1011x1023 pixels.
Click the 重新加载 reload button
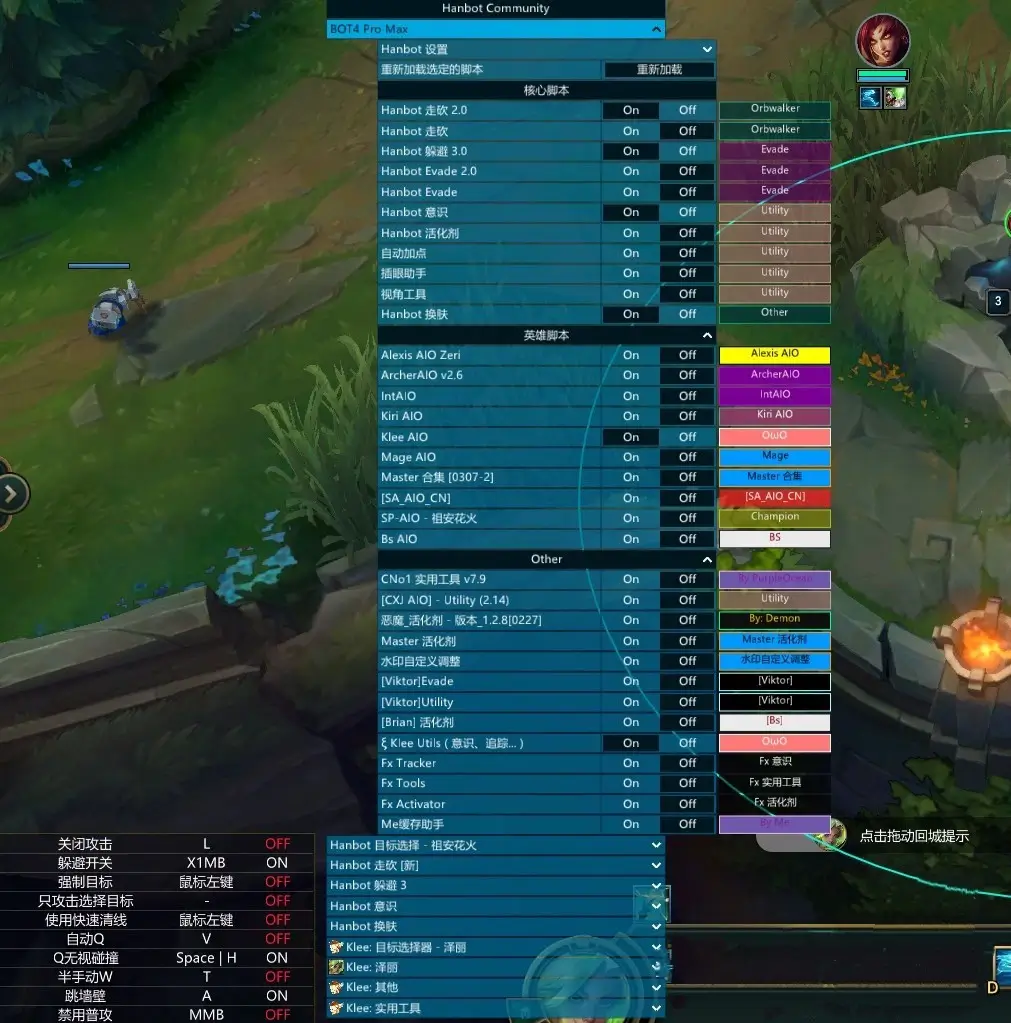(x=659, y=70)
